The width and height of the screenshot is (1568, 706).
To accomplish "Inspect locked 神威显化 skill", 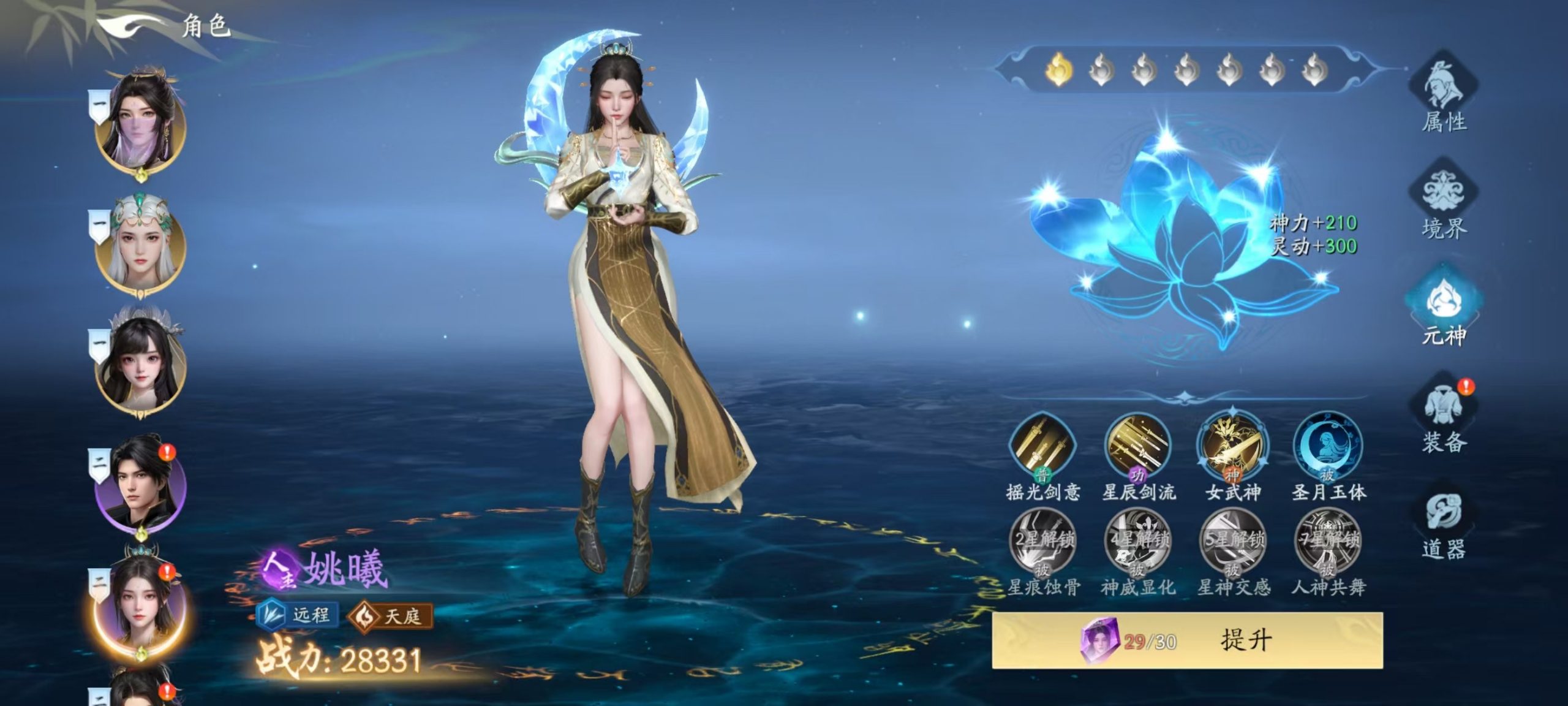I will pos(1137,544).
